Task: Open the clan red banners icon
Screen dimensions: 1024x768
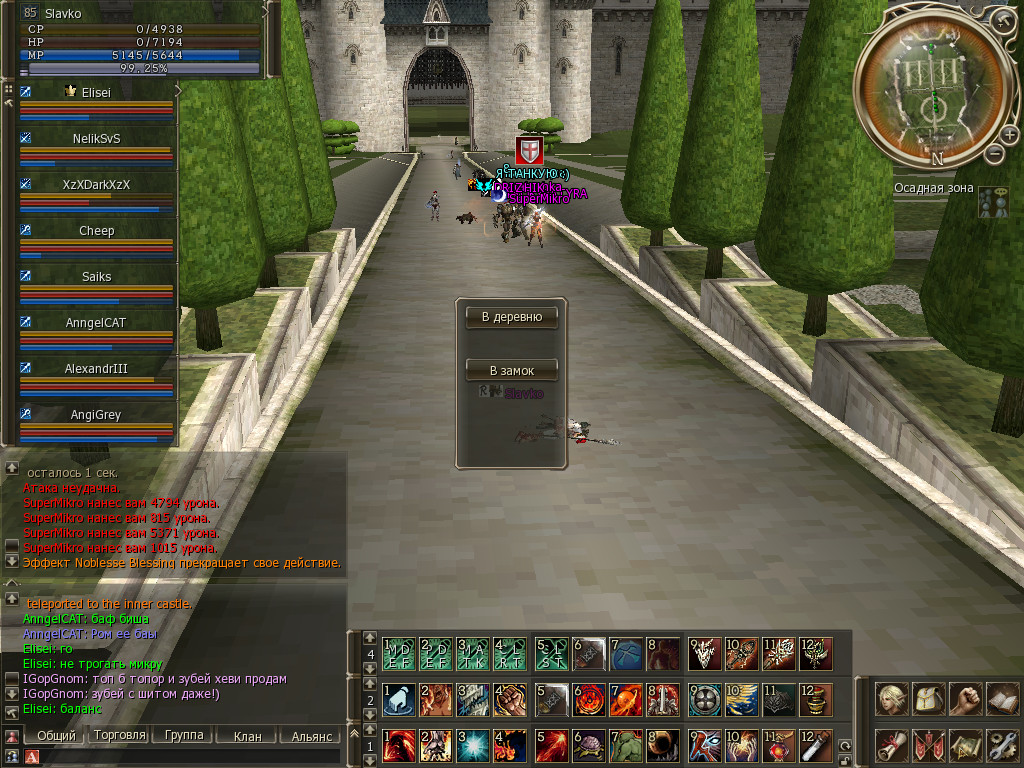Action: pyautogui.click(x=929, y=744)
